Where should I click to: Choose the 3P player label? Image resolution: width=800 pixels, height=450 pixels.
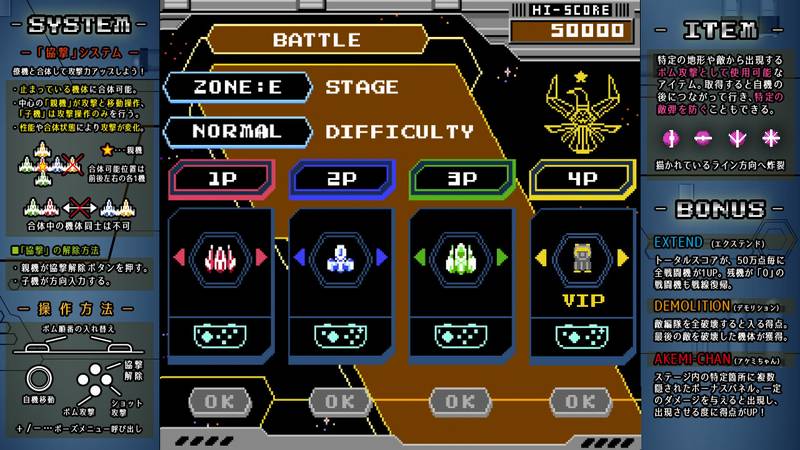tap(460, 180)
